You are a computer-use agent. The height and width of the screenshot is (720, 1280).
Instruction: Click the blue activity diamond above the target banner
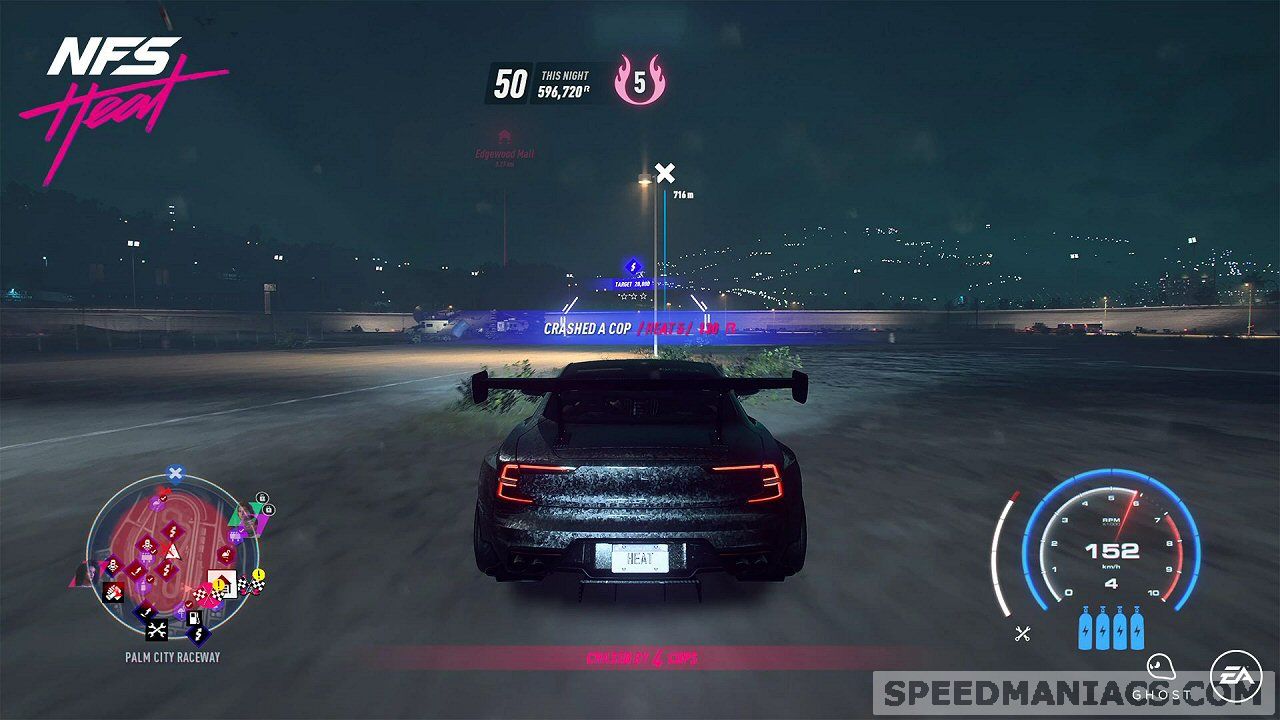632,266
